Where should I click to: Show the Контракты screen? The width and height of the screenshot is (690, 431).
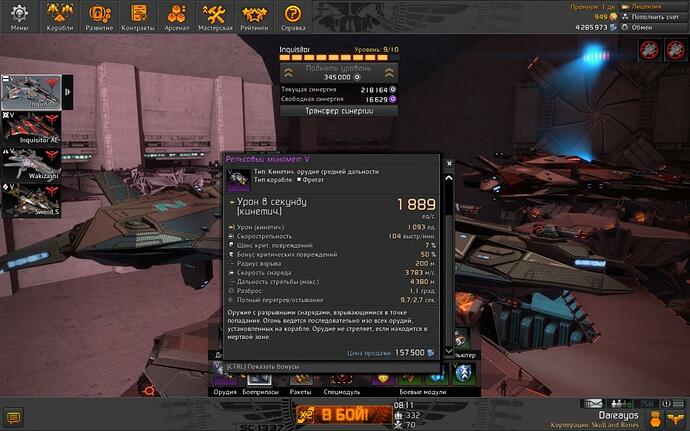click(139, 17)
